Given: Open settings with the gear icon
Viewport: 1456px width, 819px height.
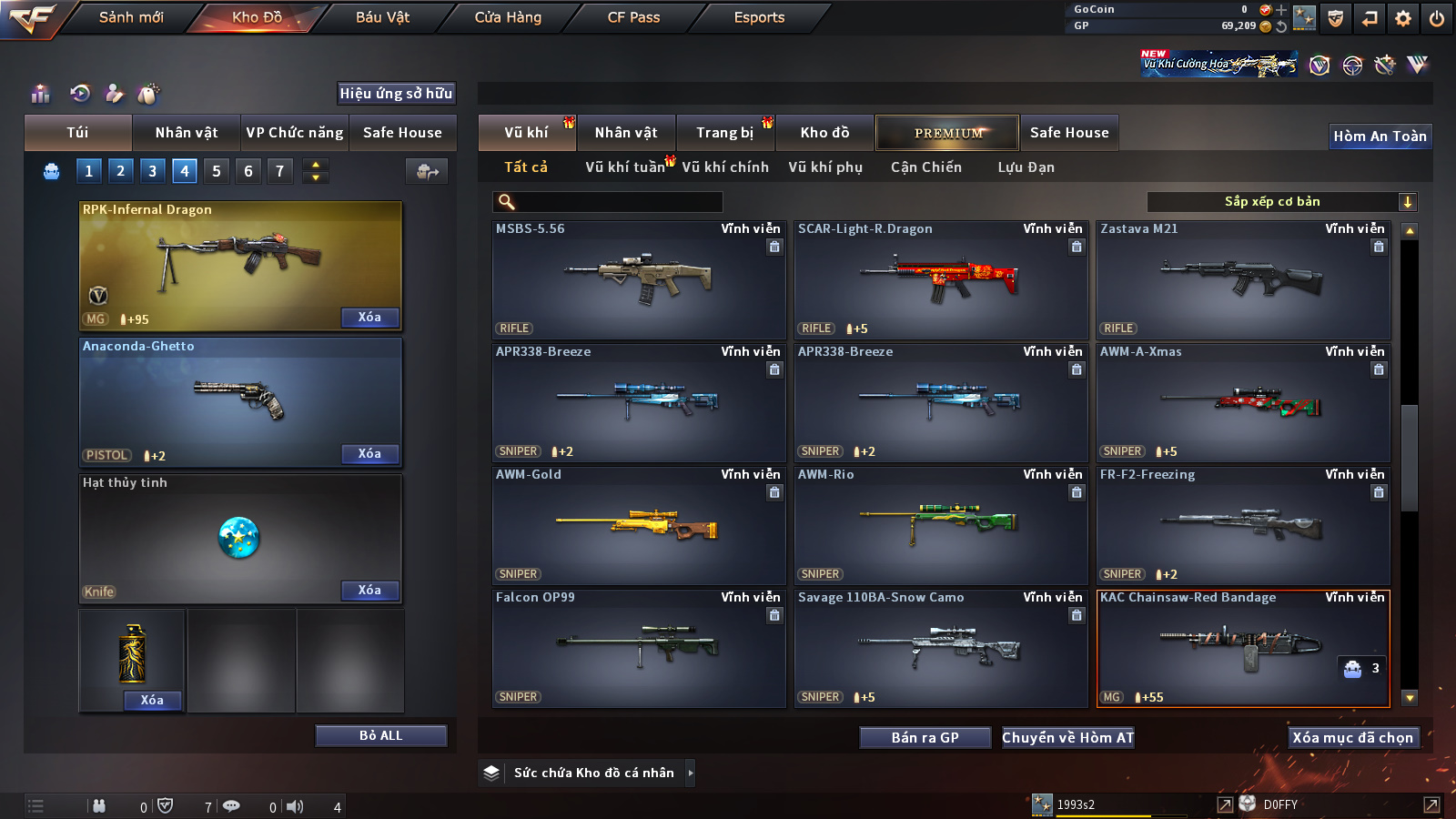Looking at the screenshot, I should 1403,18.
